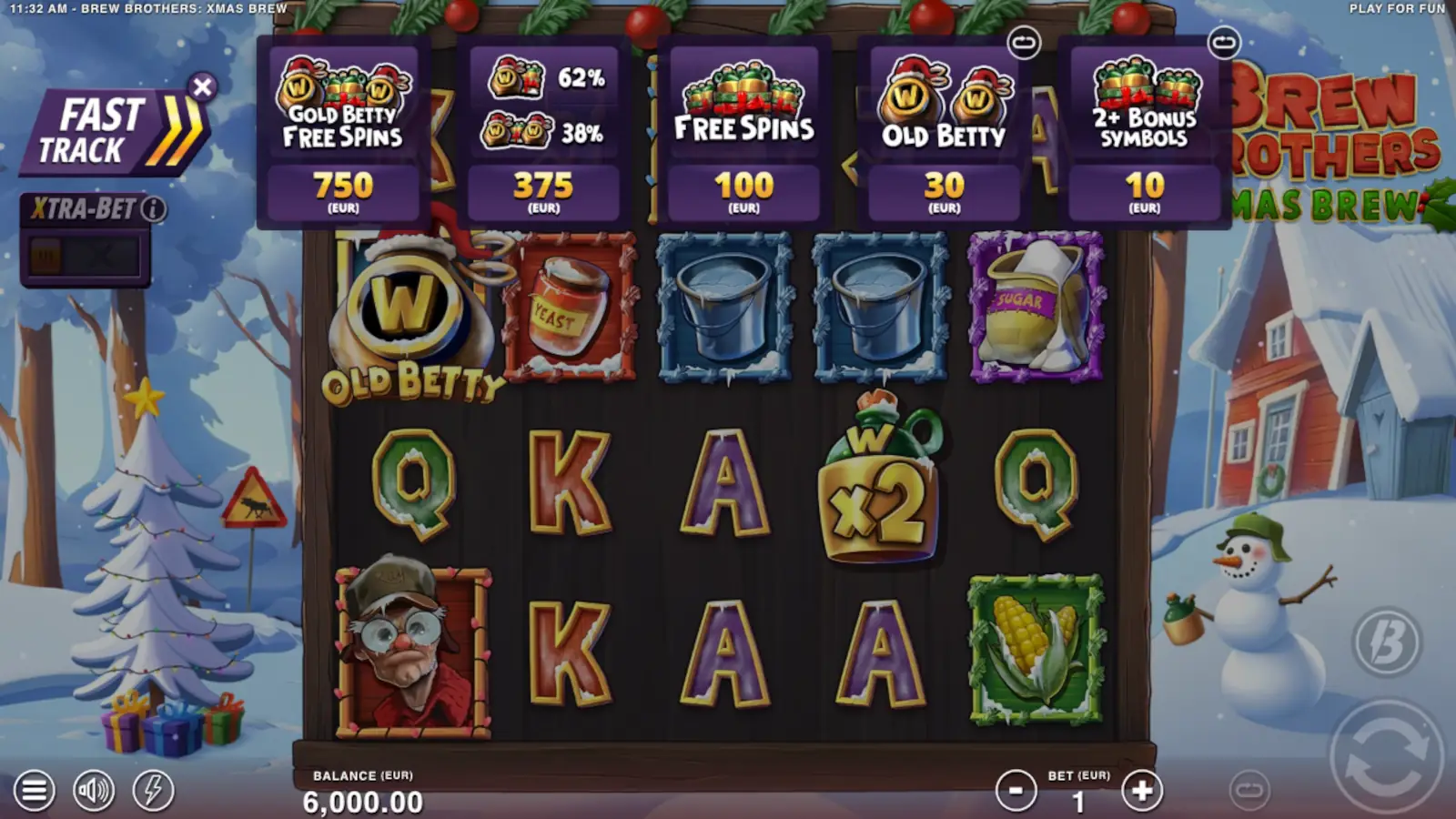The image size is (1456, 819).
Task: Toggle loop on the 2+ Bonus Symbols card
Action: 1224,41
